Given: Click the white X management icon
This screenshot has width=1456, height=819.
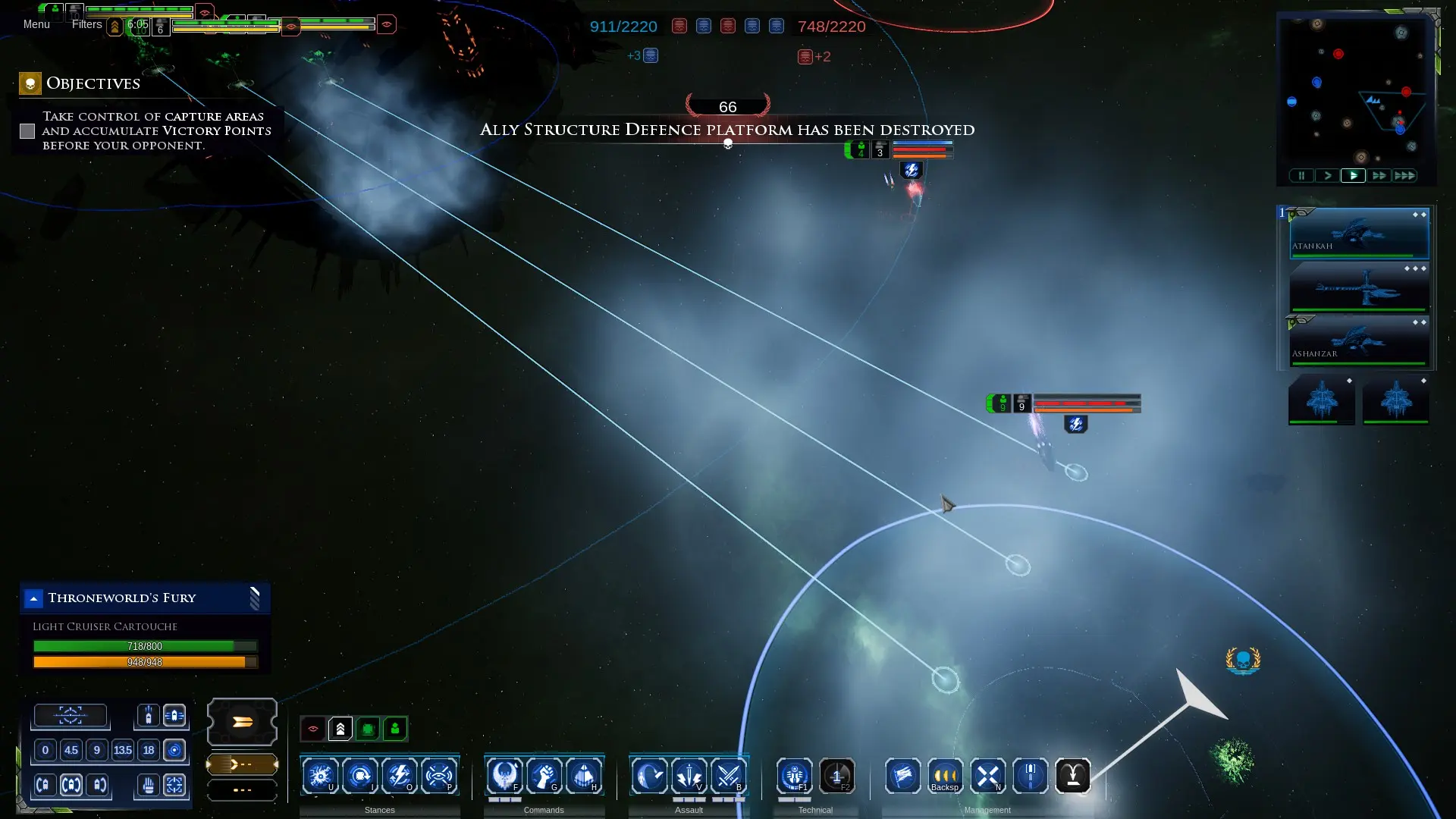Looking at the screenshot, I should (x=987, y=776).
